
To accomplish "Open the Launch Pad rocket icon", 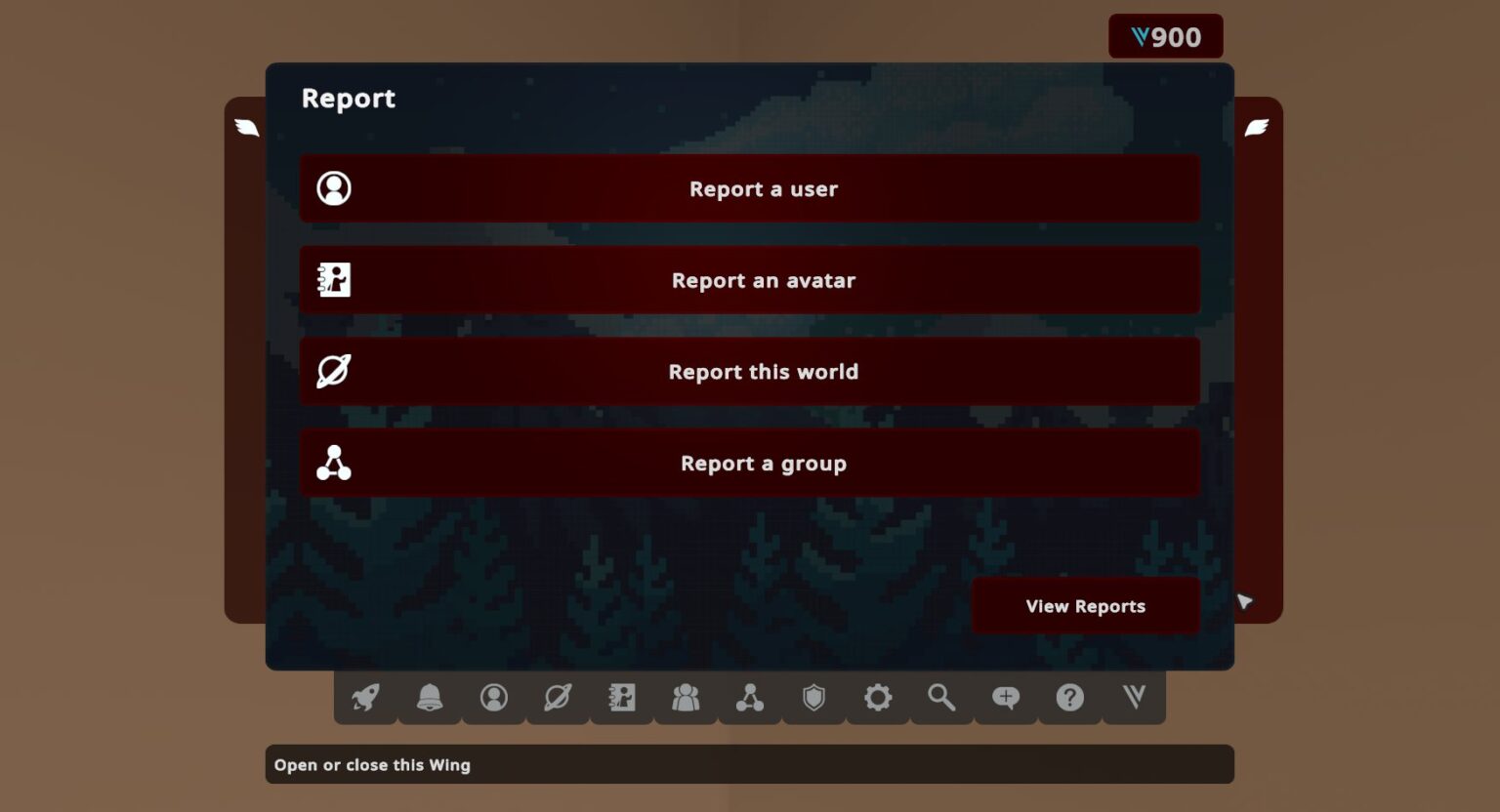I will 365,698.
